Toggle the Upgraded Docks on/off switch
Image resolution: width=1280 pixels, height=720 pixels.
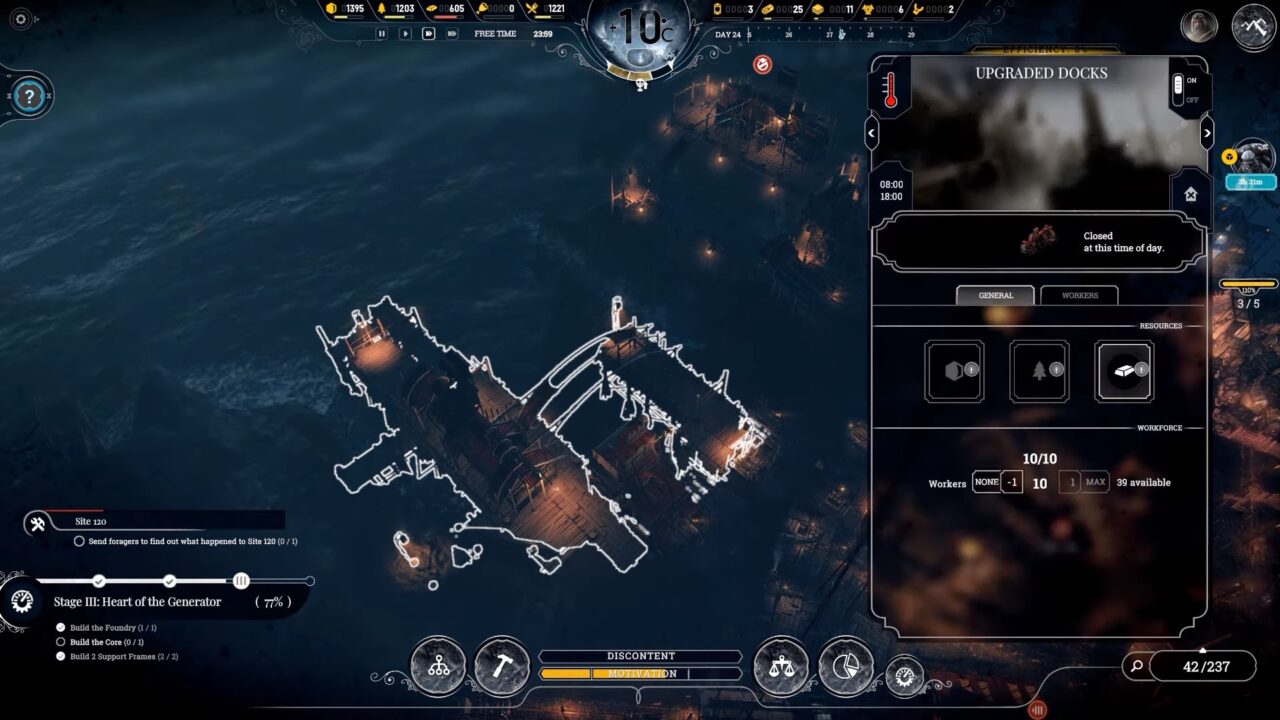1178,89
